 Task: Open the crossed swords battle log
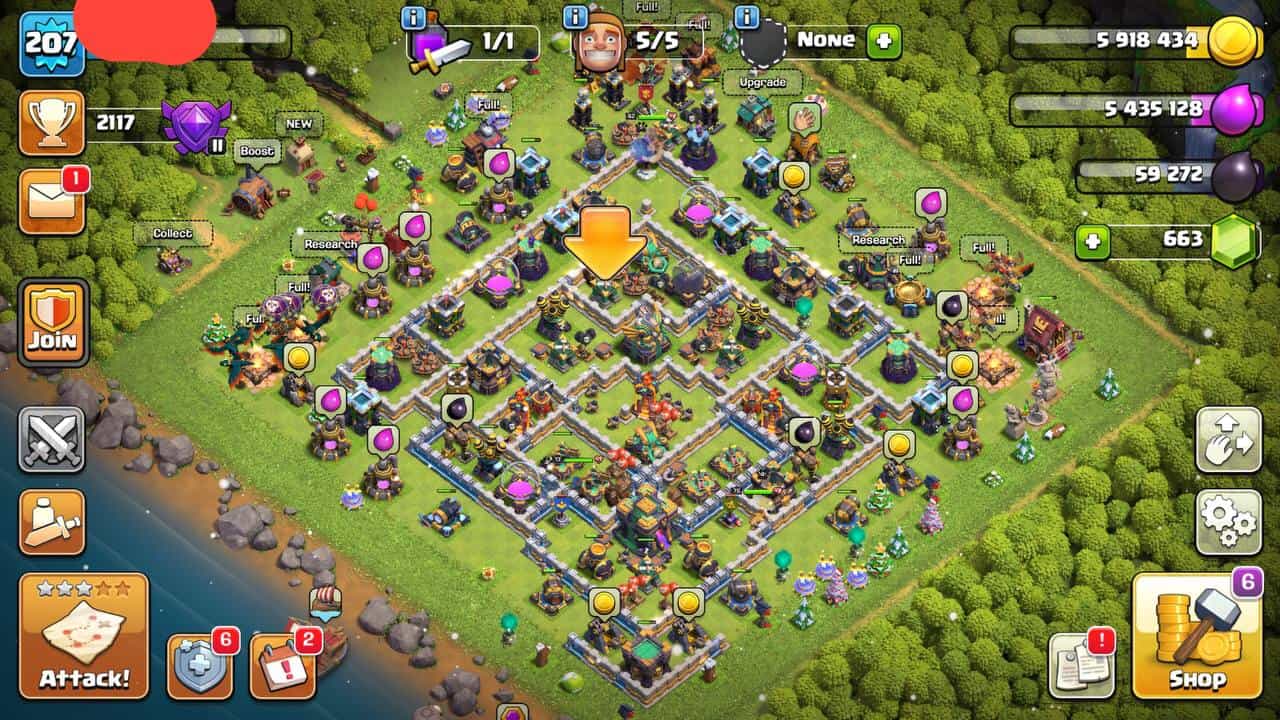(x=52, y=440)
